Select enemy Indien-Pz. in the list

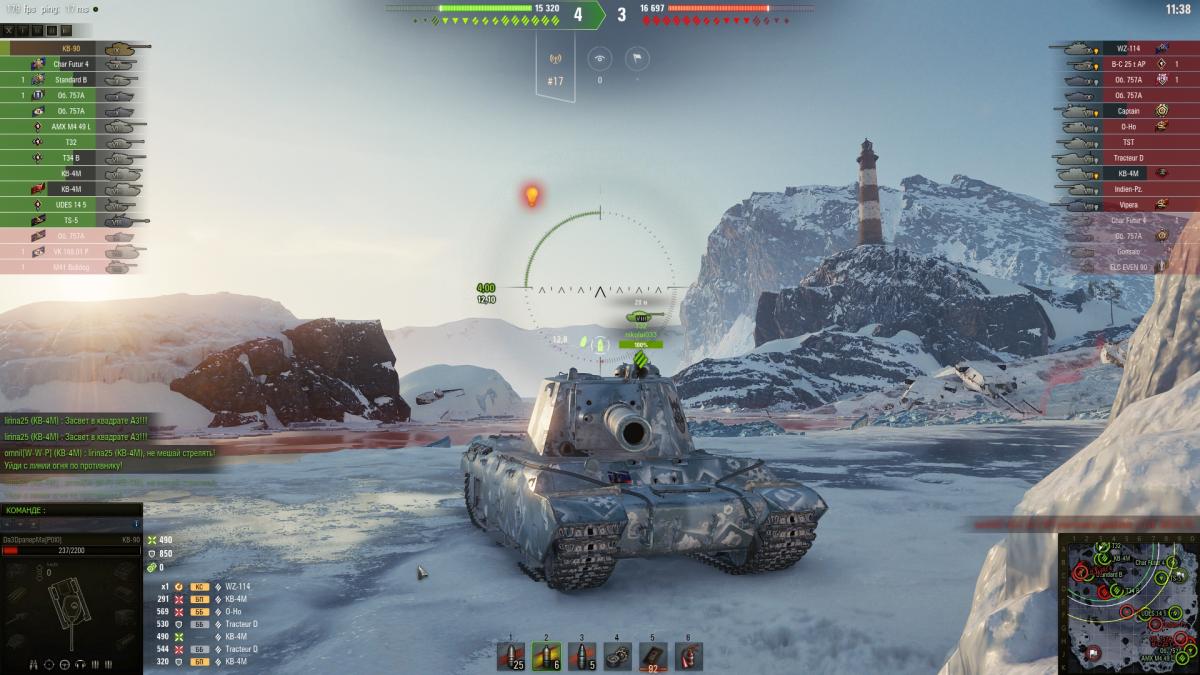1128,189
